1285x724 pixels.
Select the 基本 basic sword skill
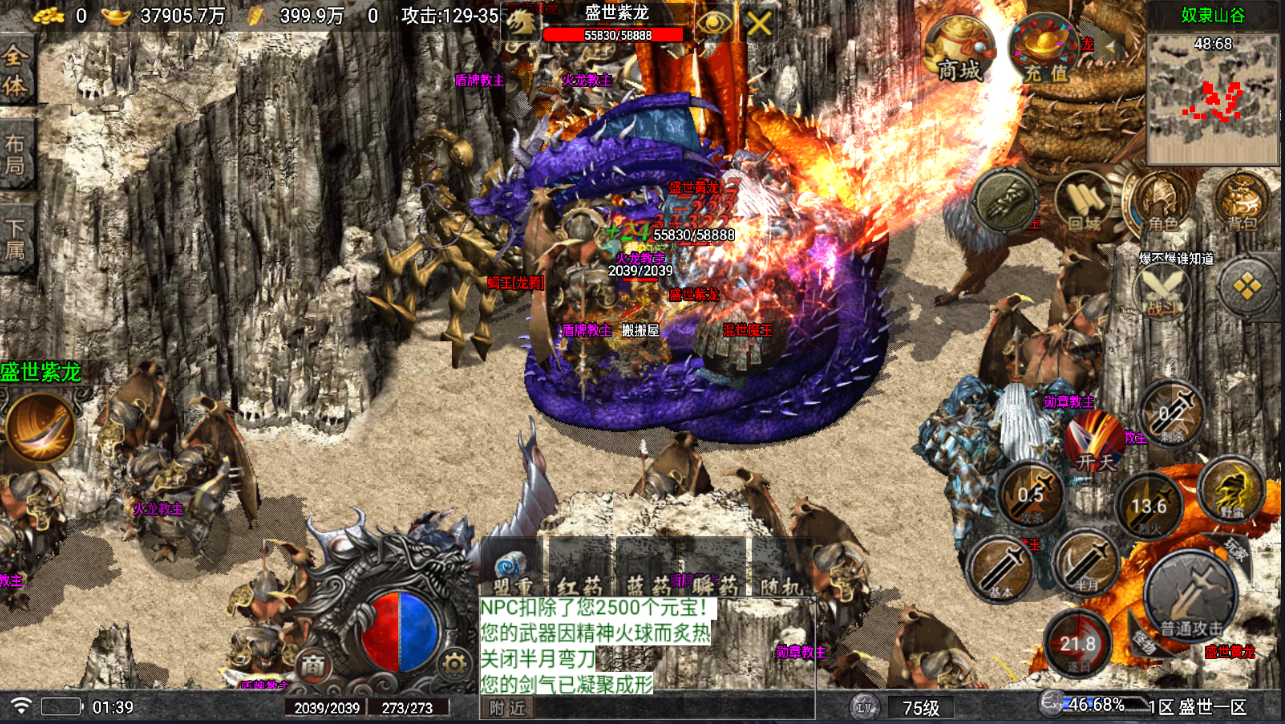point(1001,567)
